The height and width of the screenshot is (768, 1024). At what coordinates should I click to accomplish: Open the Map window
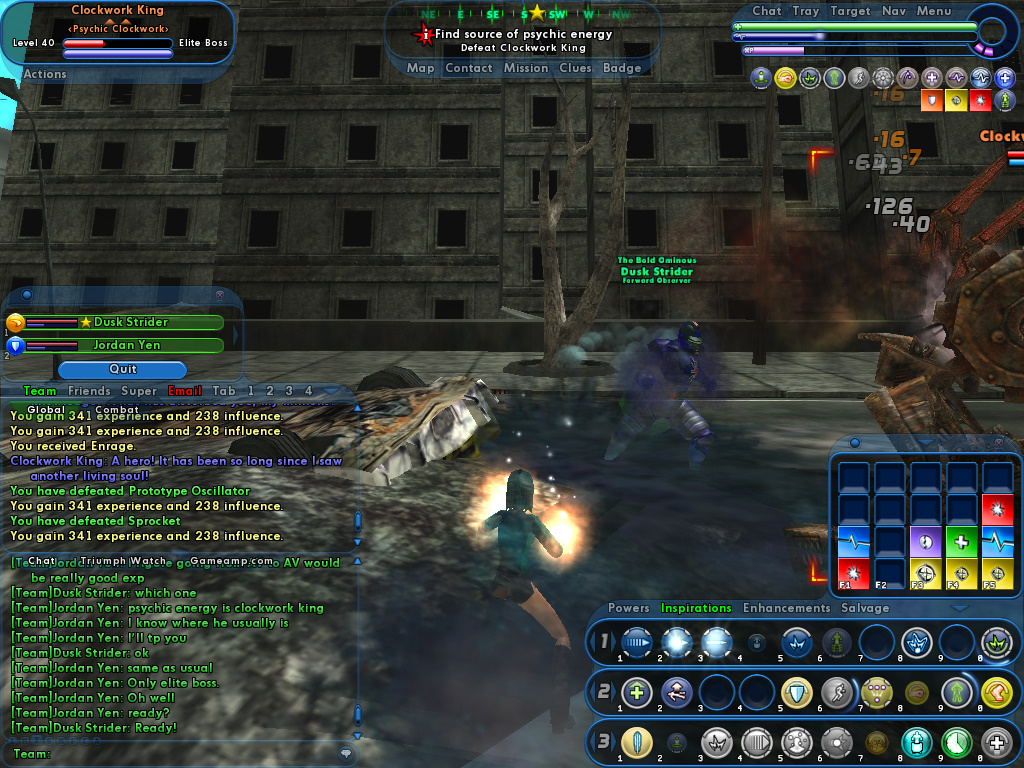pos(420,68)
